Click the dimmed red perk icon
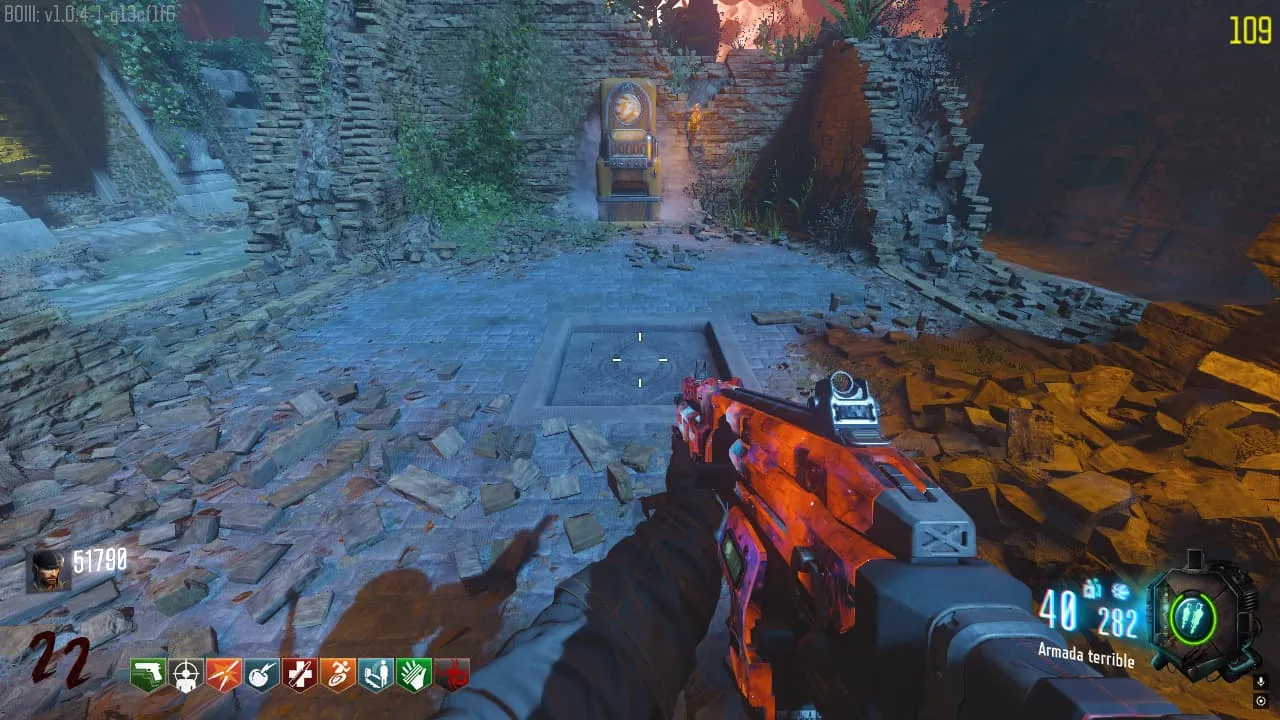This screenshot has height=720, width=1280. (x=452, y=675)
